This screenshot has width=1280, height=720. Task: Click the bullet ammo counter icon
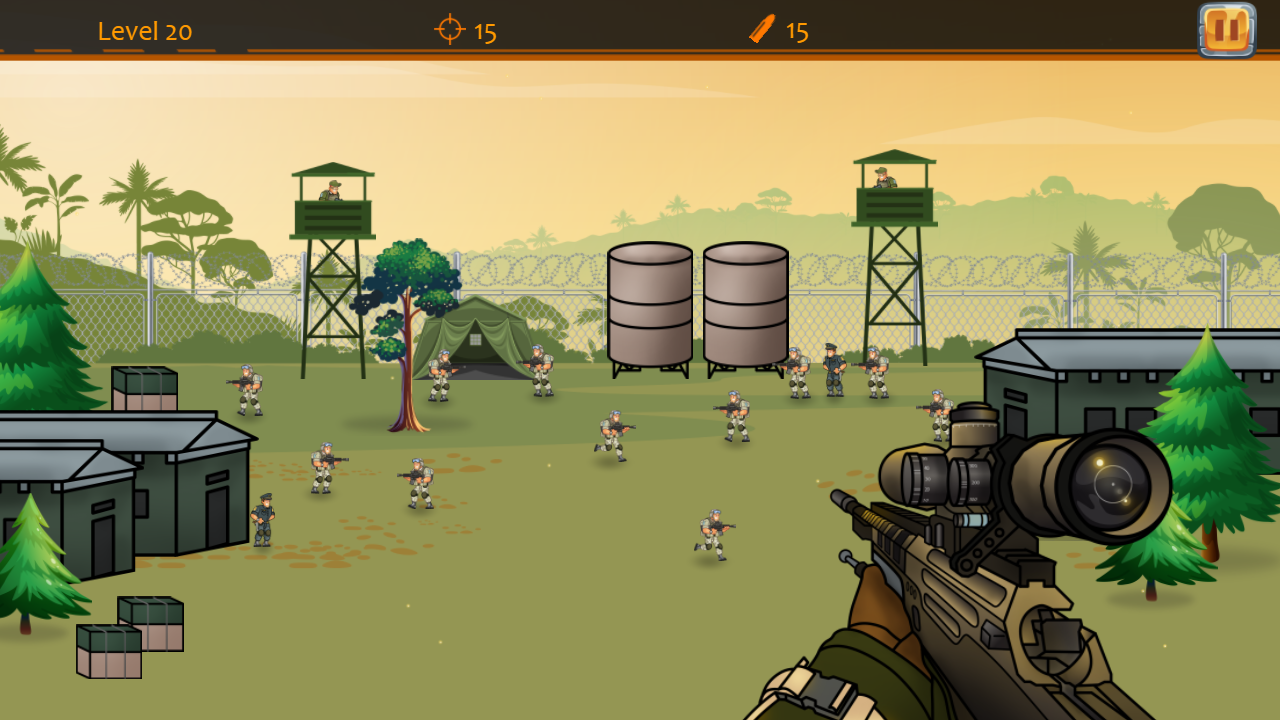760,30
